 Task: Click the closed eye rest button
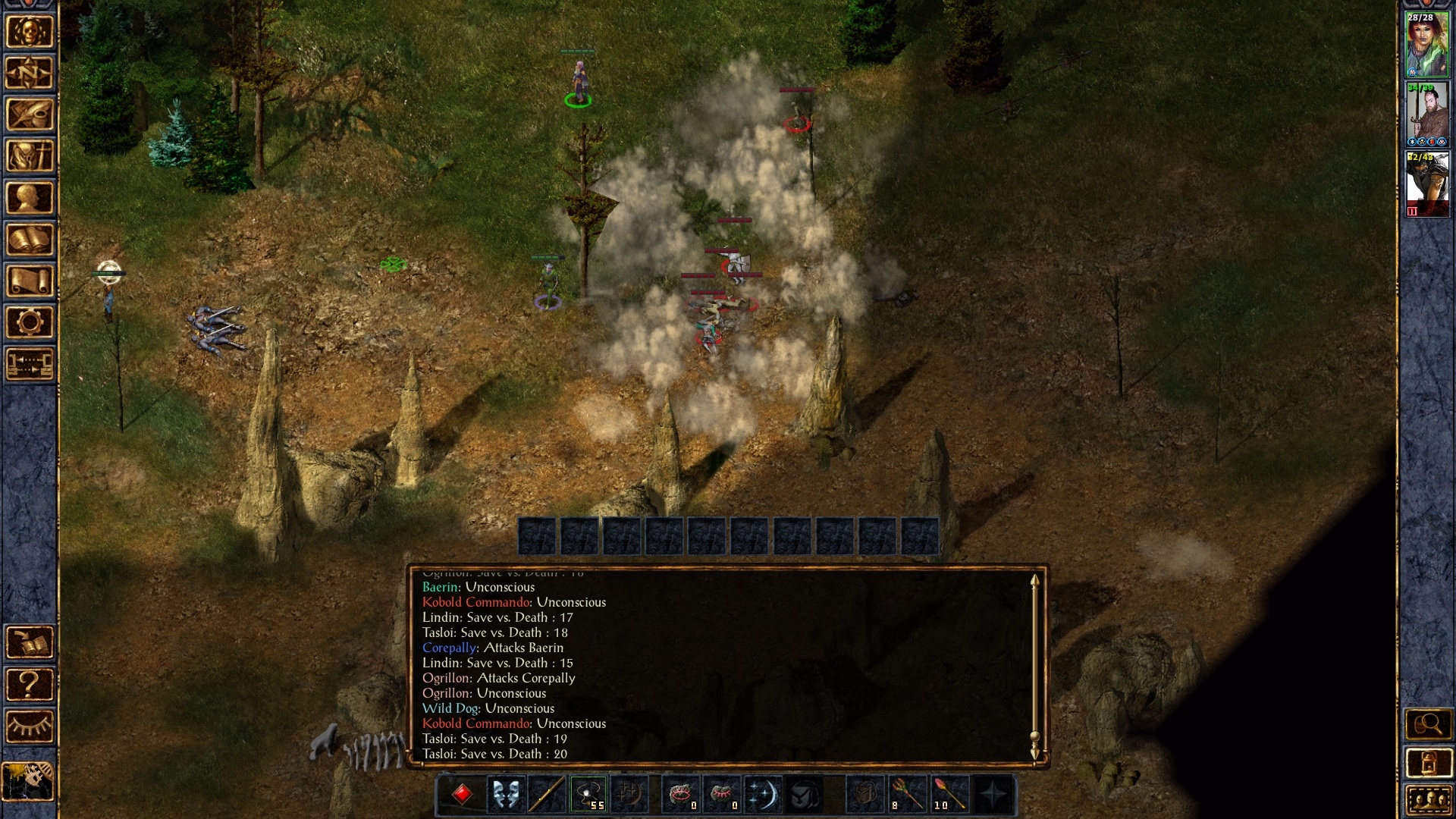point(30,726)
